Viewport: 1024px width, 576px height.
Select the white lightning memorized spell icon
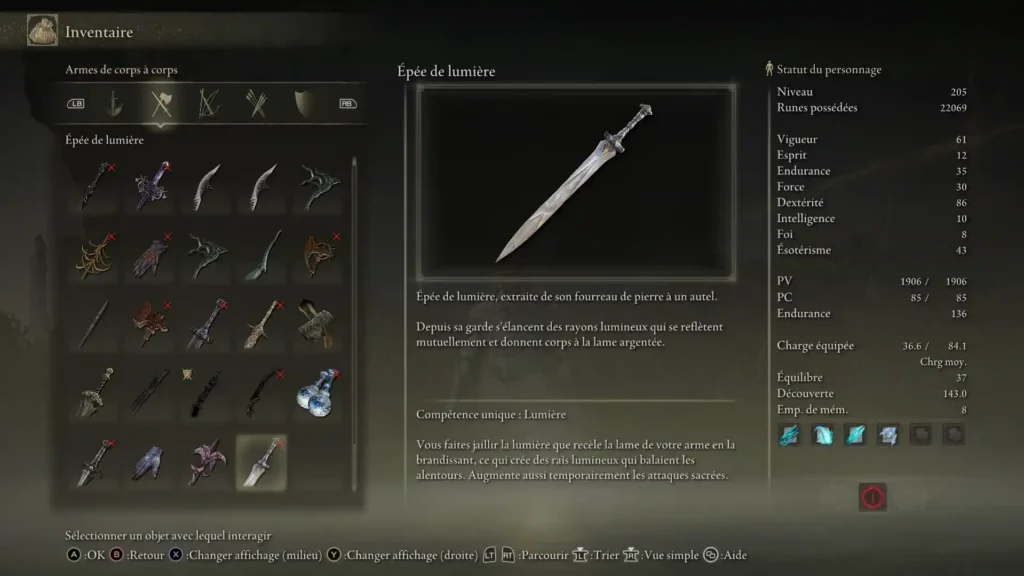tap(888, 435)
